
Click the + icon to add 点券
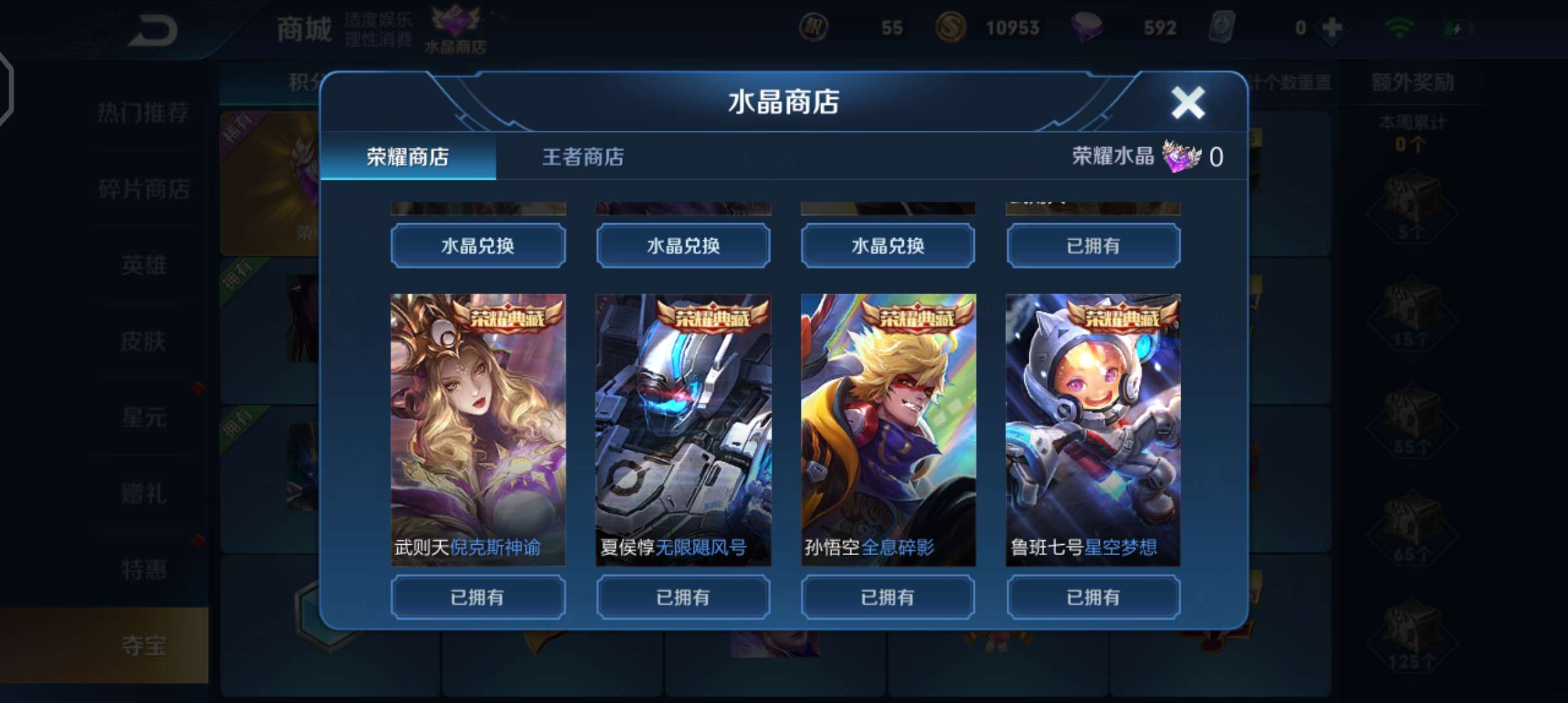[1331, 27]
